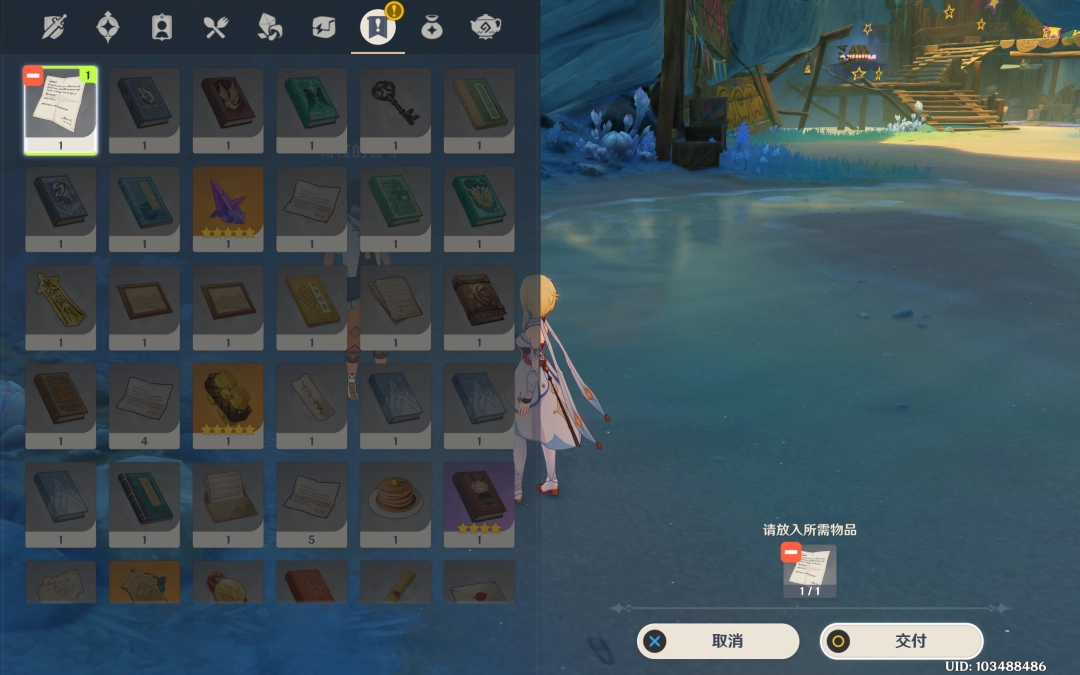Click the 取消 cancel button

718,641
